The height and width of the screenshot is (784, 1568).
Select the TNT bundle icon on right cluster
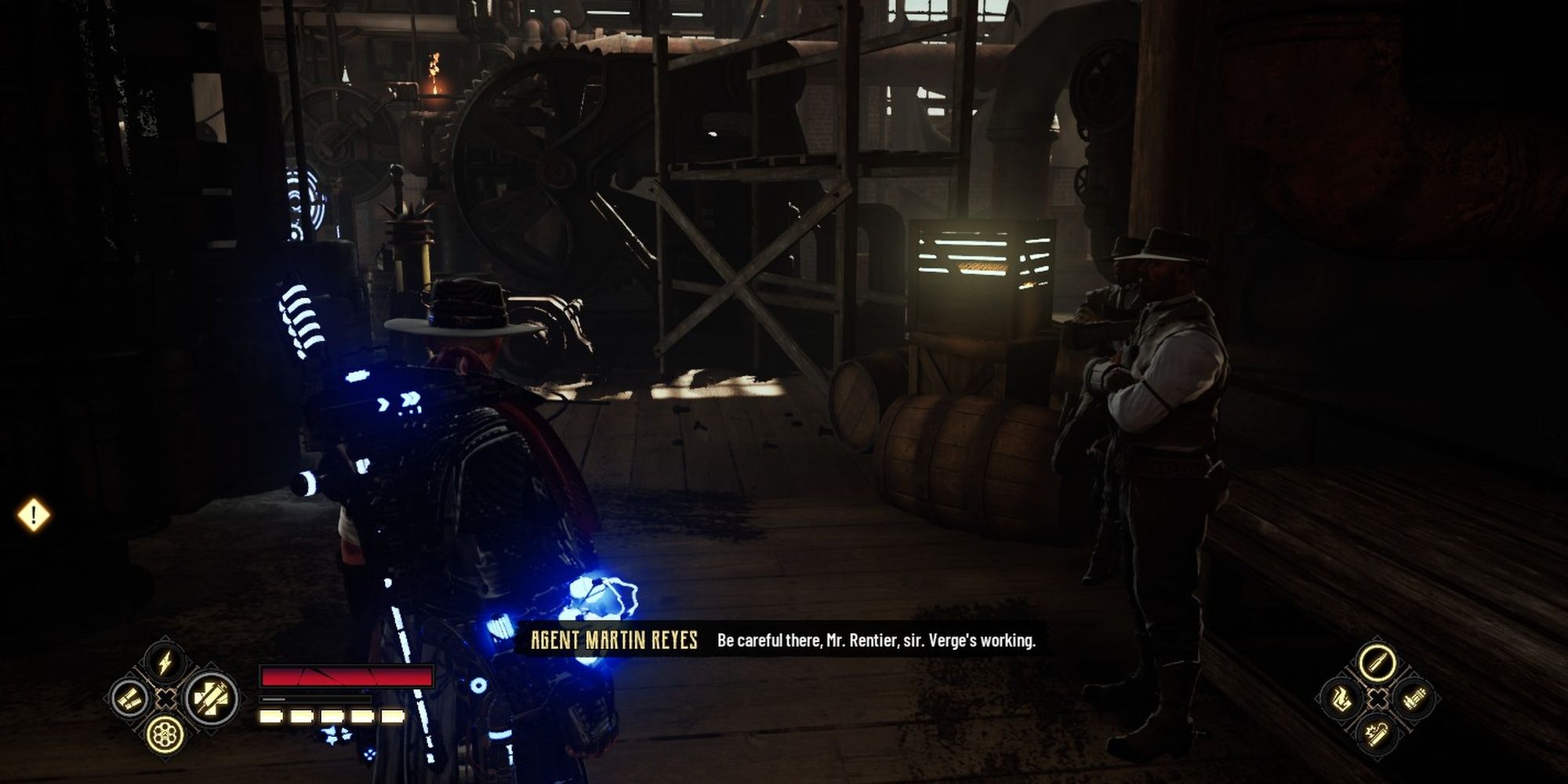click(1415, 698)
